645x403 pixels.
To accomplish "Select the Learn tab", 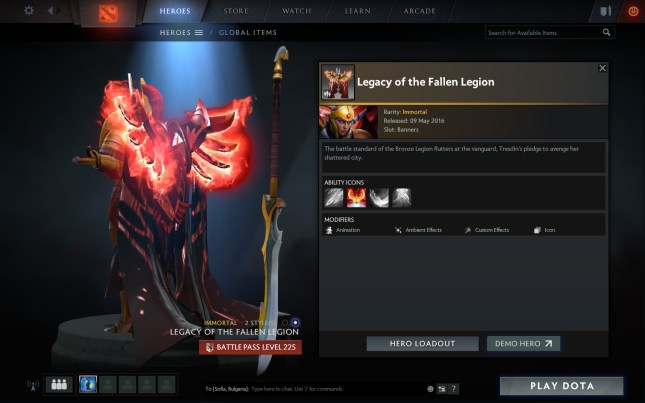I will [x=357, y=11].
